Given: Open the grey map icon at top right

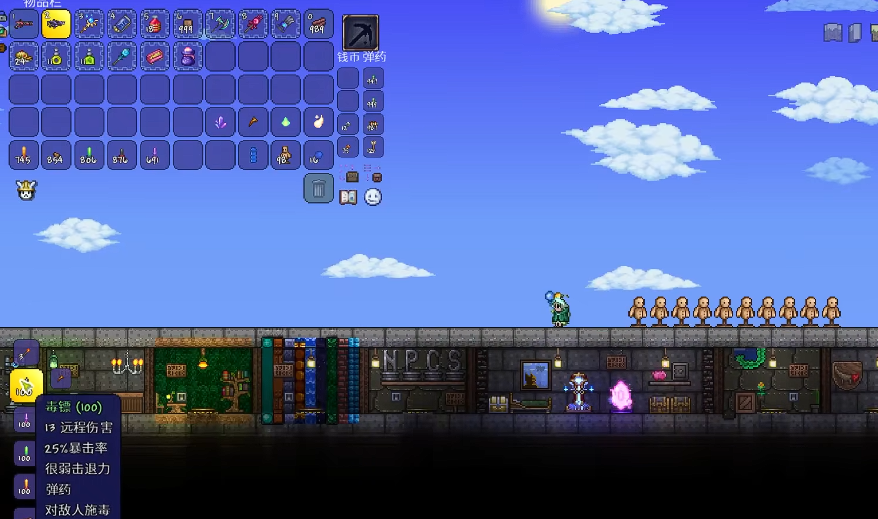Looking at the screenshot, I should point(833,33).
